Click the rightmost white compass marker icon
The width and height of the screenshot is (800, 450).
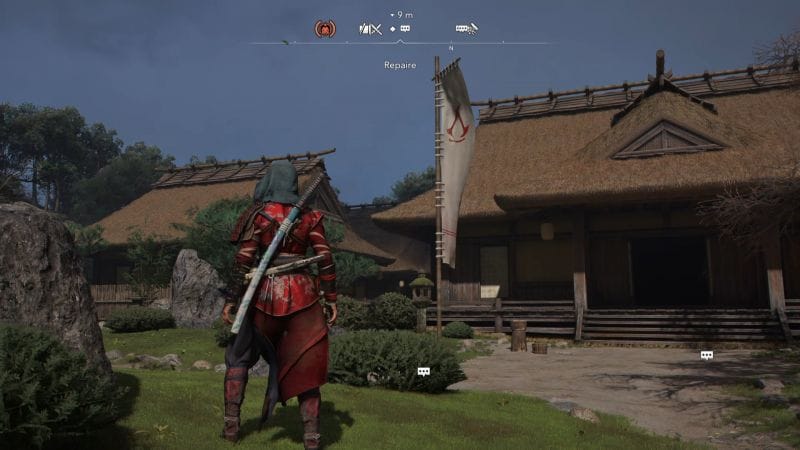click(466, 29)
